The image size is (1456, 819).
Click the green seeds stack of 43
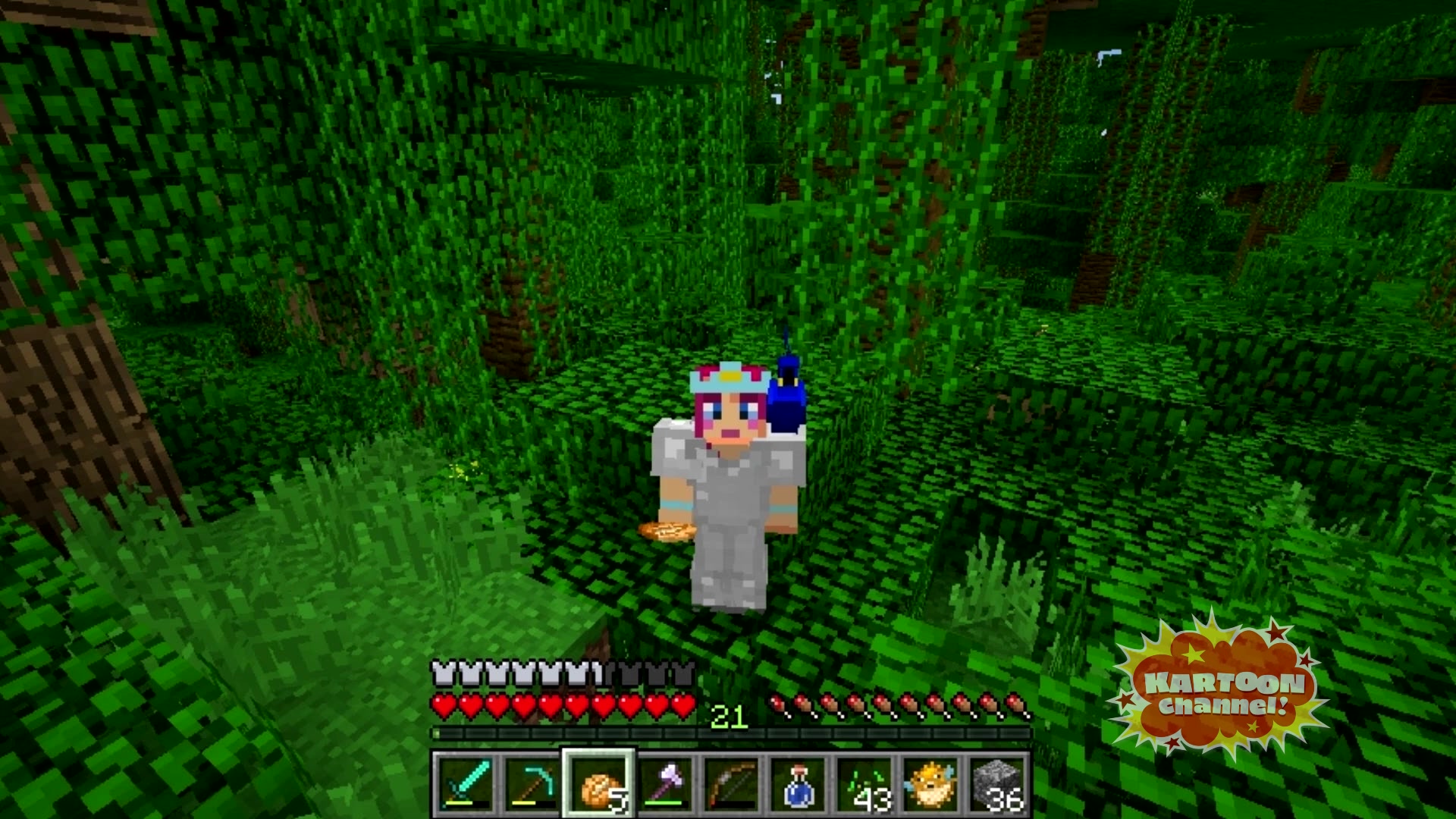[x=865, y=784]
